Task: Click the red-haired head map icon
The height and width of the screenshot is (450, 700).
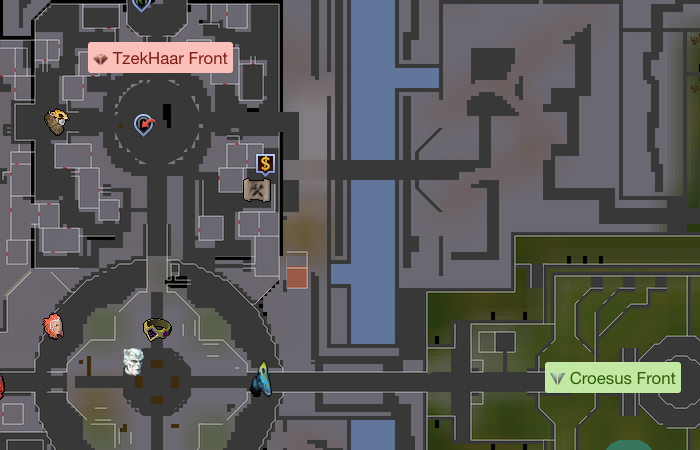Action: click(x=54, y=326)
